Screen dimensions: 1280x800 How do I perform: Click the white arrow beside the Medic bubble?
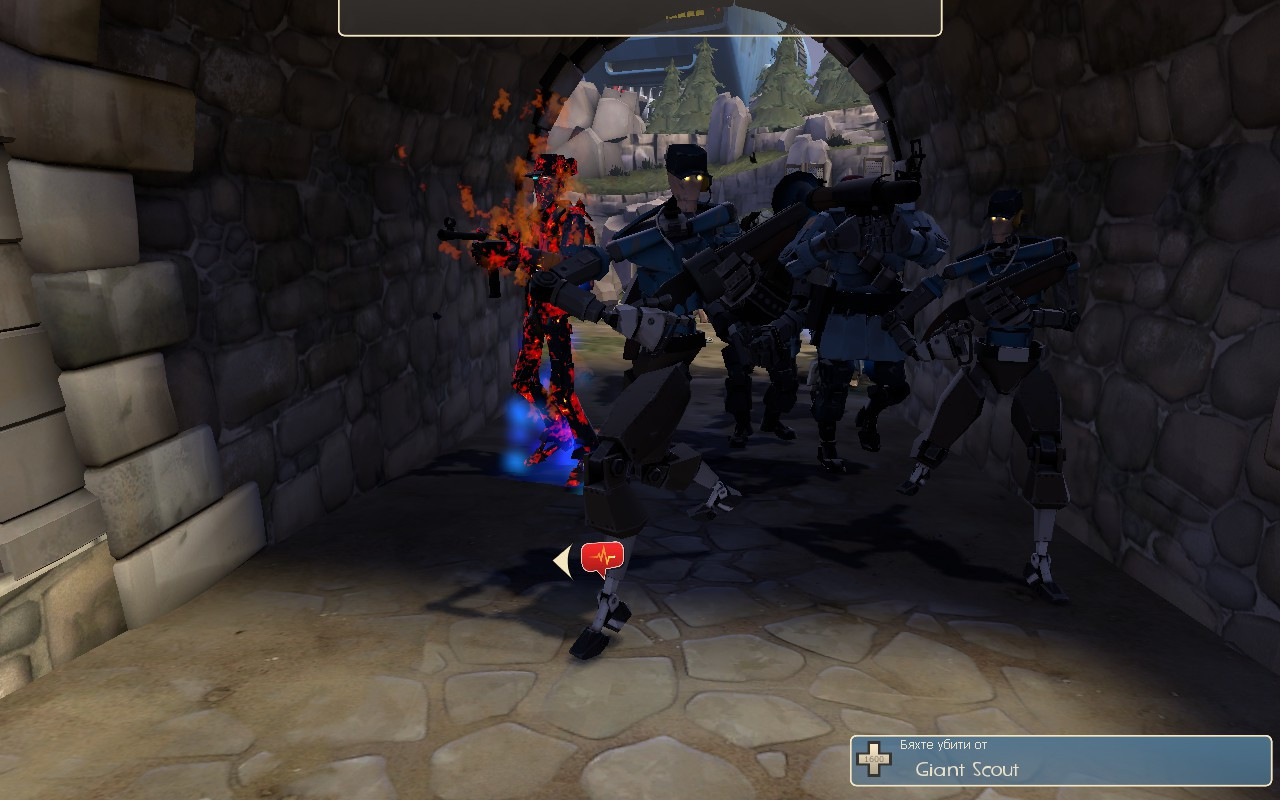pyautogui.click(x=560, y=560)
